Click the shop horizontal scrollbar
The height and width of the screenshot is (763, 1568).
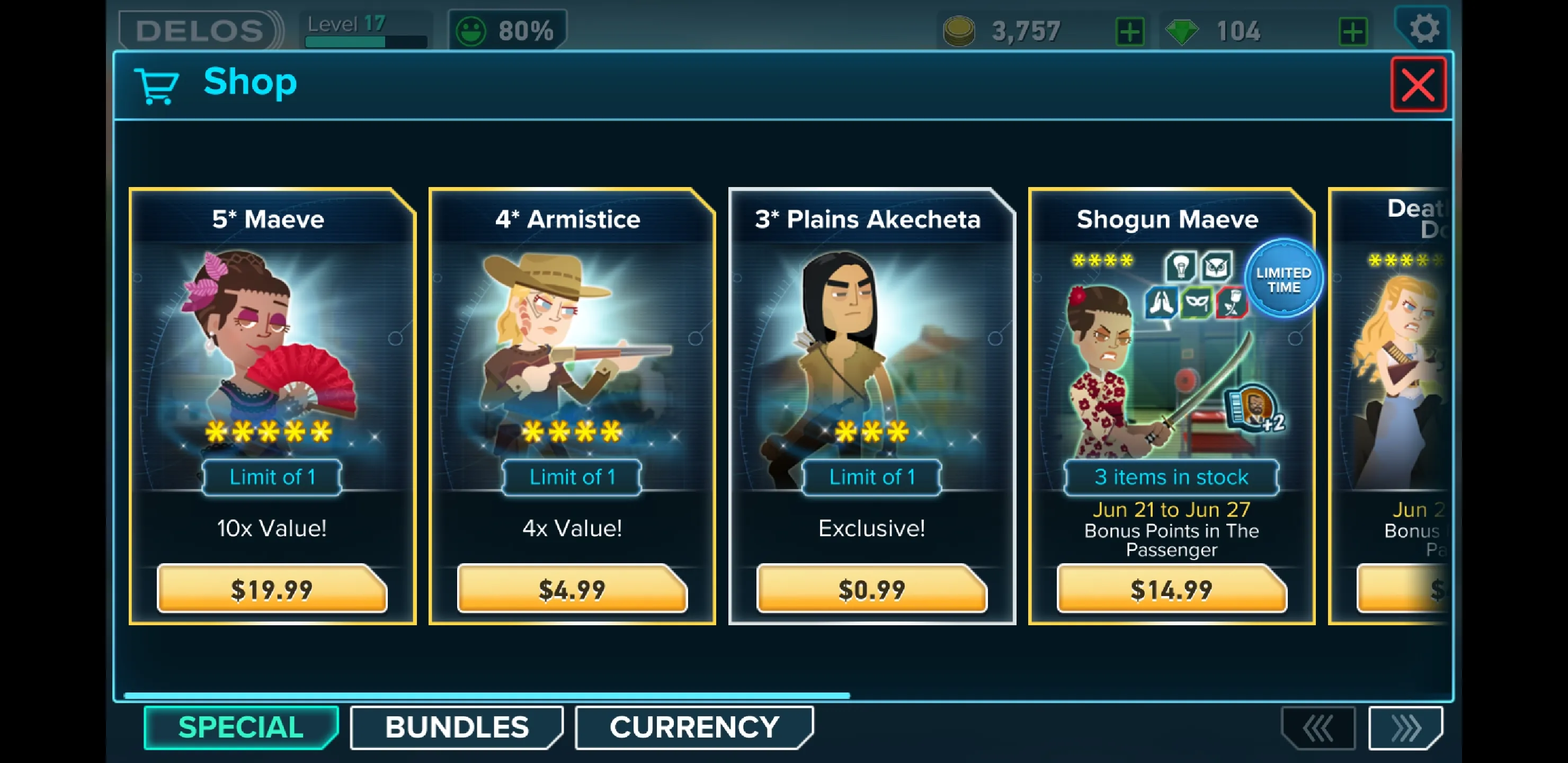[x=487, y=695]
